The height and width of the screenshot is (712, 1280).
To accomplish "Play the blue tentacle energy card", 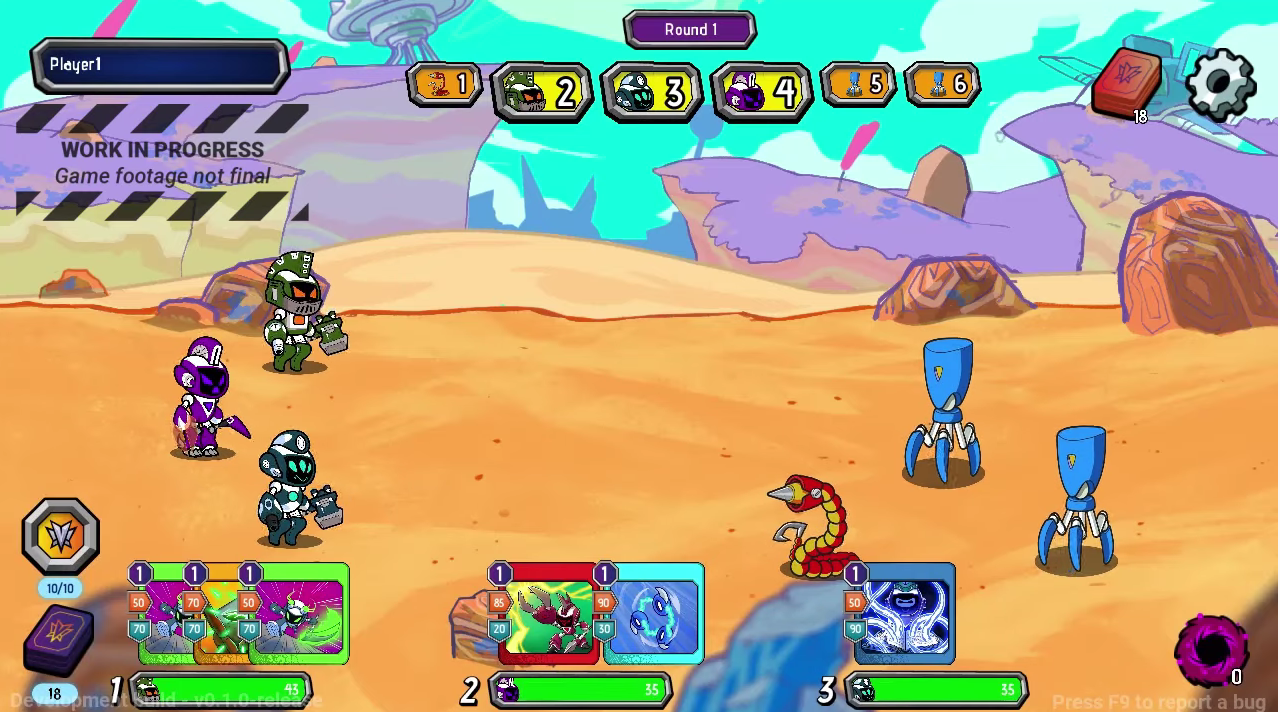I will (x=905, y=614).
